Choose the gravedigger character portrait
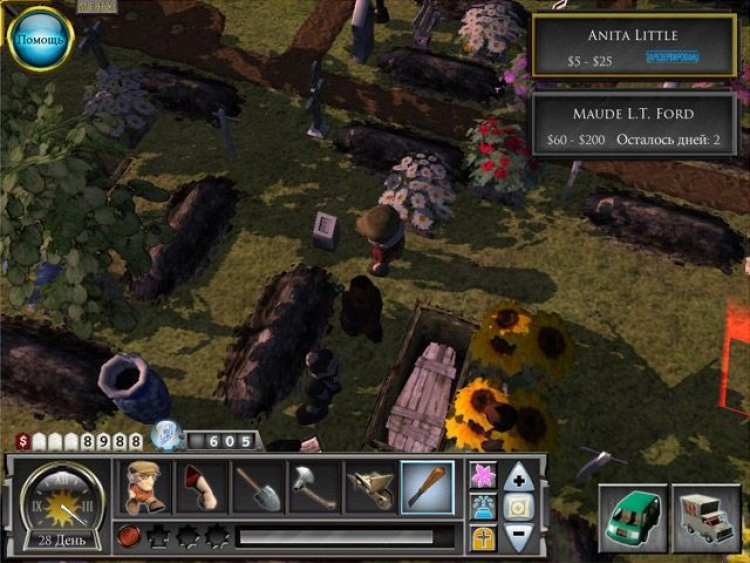This screenshot has width=750, height=563. click(x=145, y=487)
